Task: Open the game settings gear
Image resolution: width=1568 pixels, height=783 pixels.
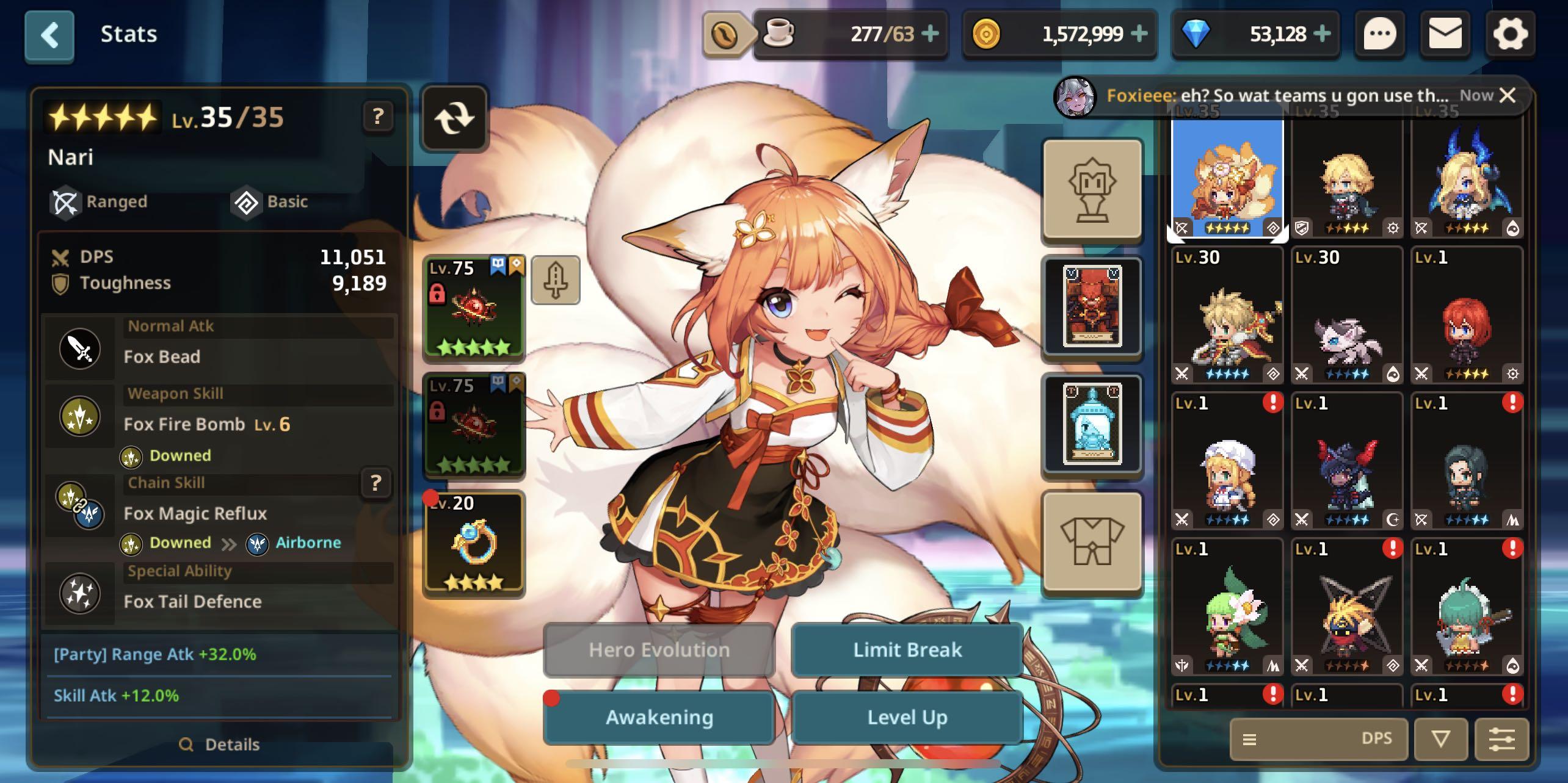Action: [1511, 34]
